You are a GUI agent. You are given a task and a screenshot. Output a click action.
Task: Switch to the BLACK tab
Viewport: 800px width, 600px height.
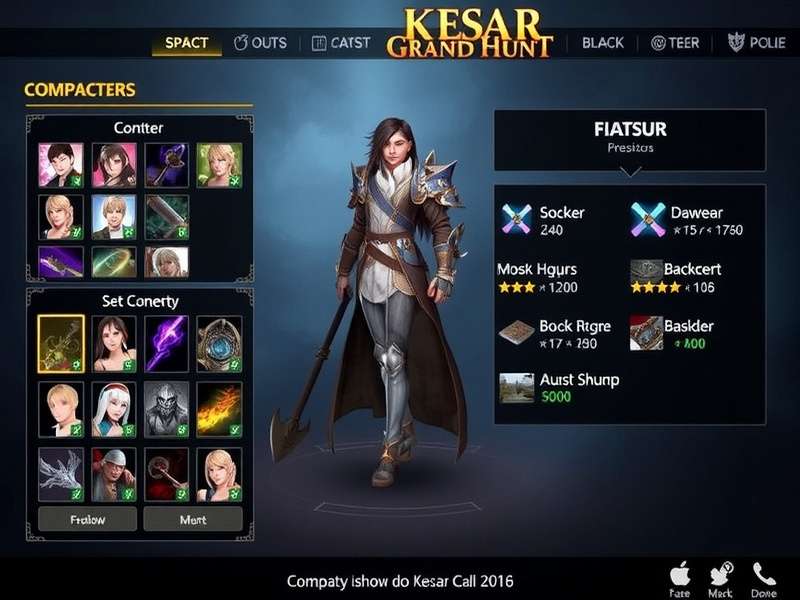coord(602,43)
